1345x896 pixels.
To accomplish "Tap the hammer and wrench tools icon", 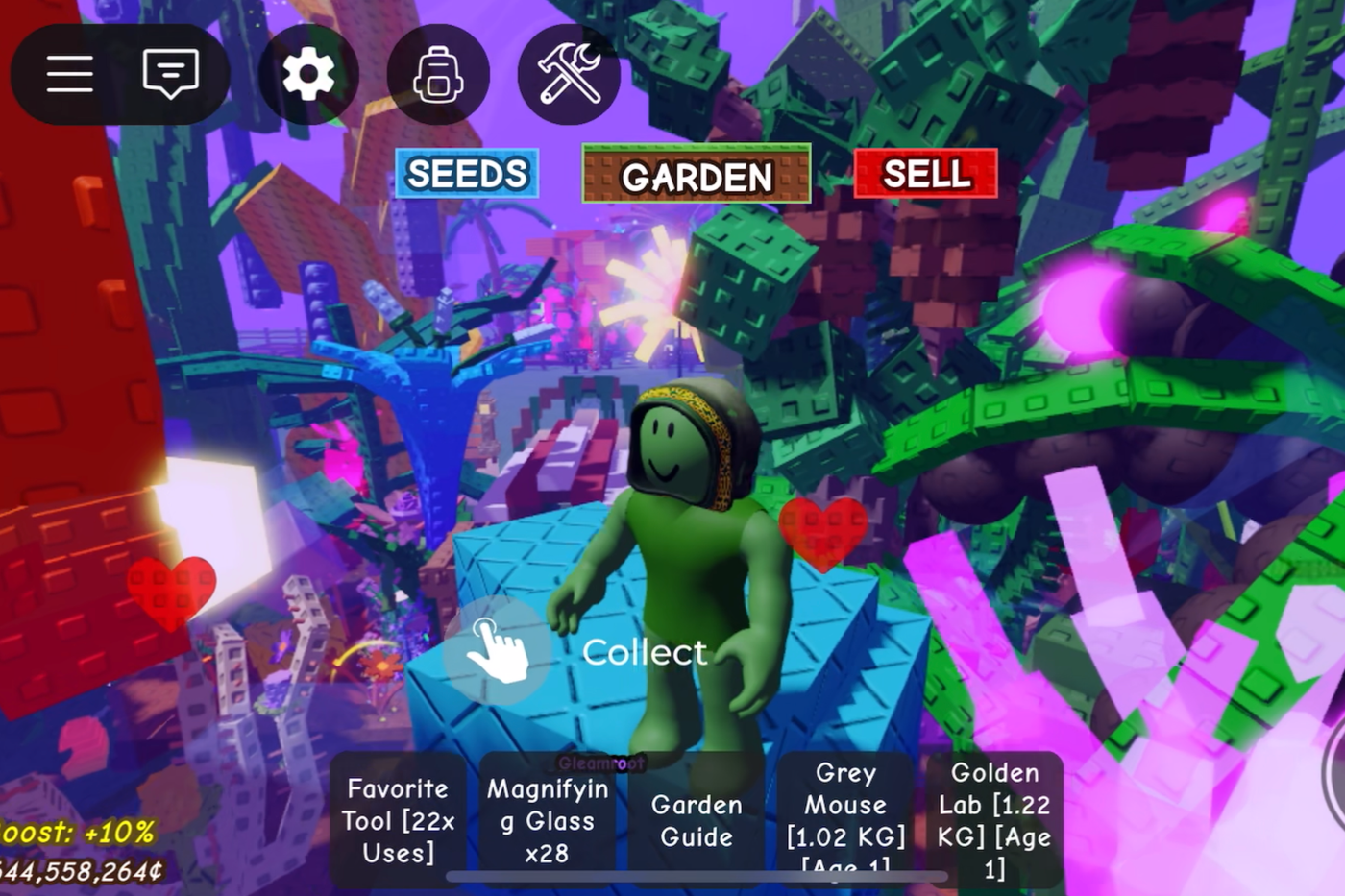I will coord(569,74).
